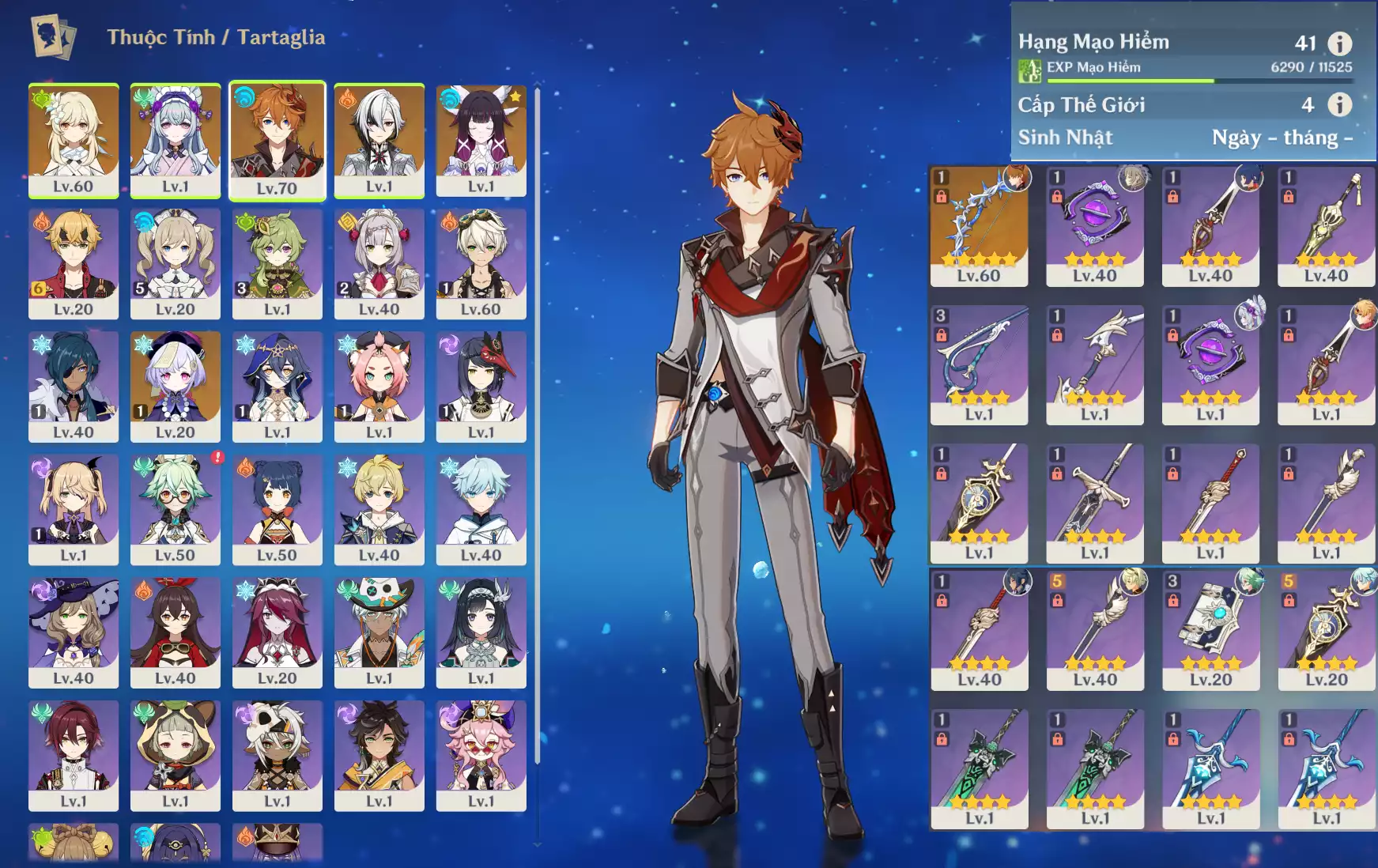Select Bennett's Lv.60 character portrait
The height and width of the screenshot is (868, 1378).
tap(481, 263)
